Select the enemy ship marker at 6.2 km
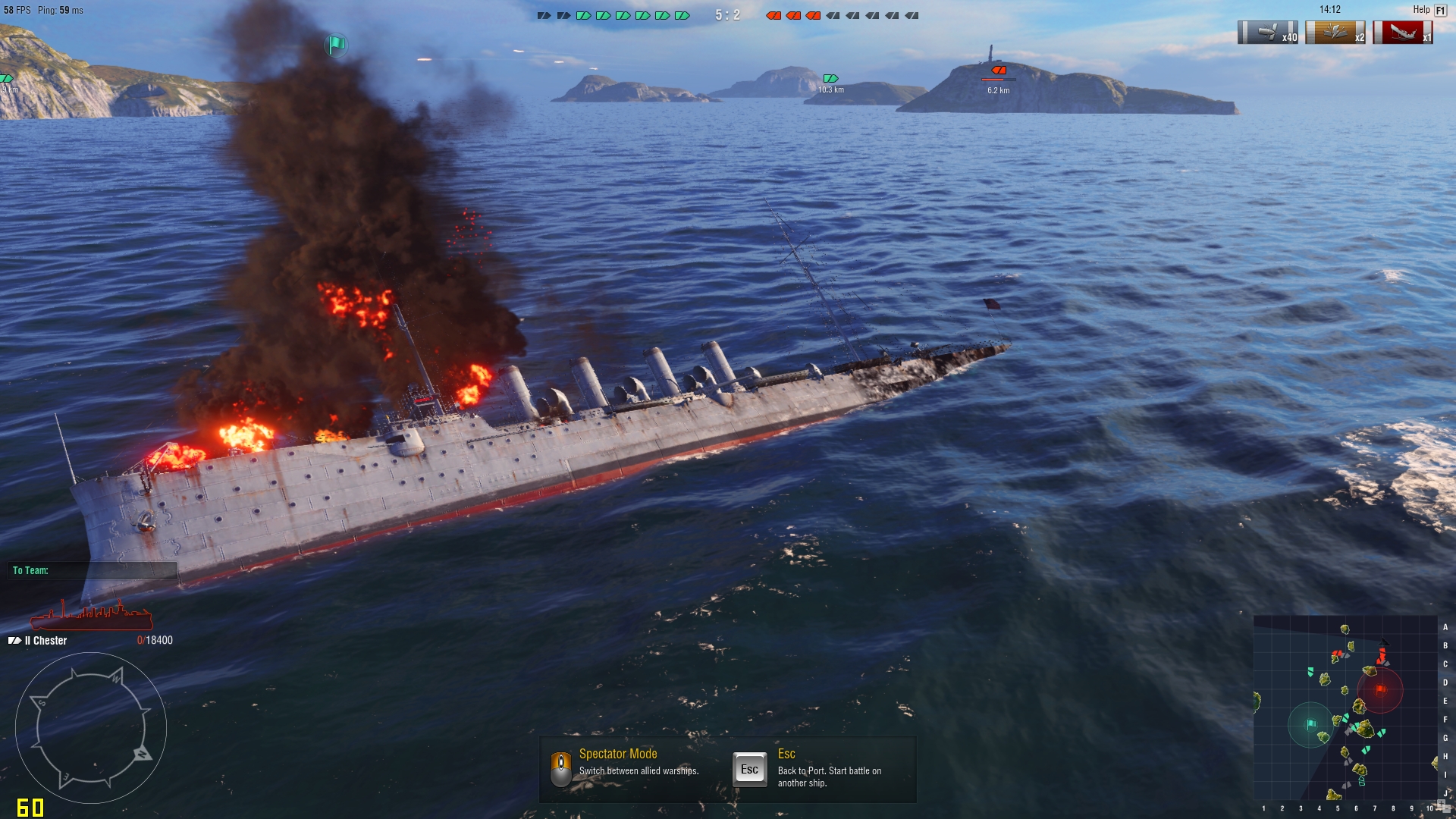Image resolution: width=1456 pixels, height=819 pixels. [999, 71]
